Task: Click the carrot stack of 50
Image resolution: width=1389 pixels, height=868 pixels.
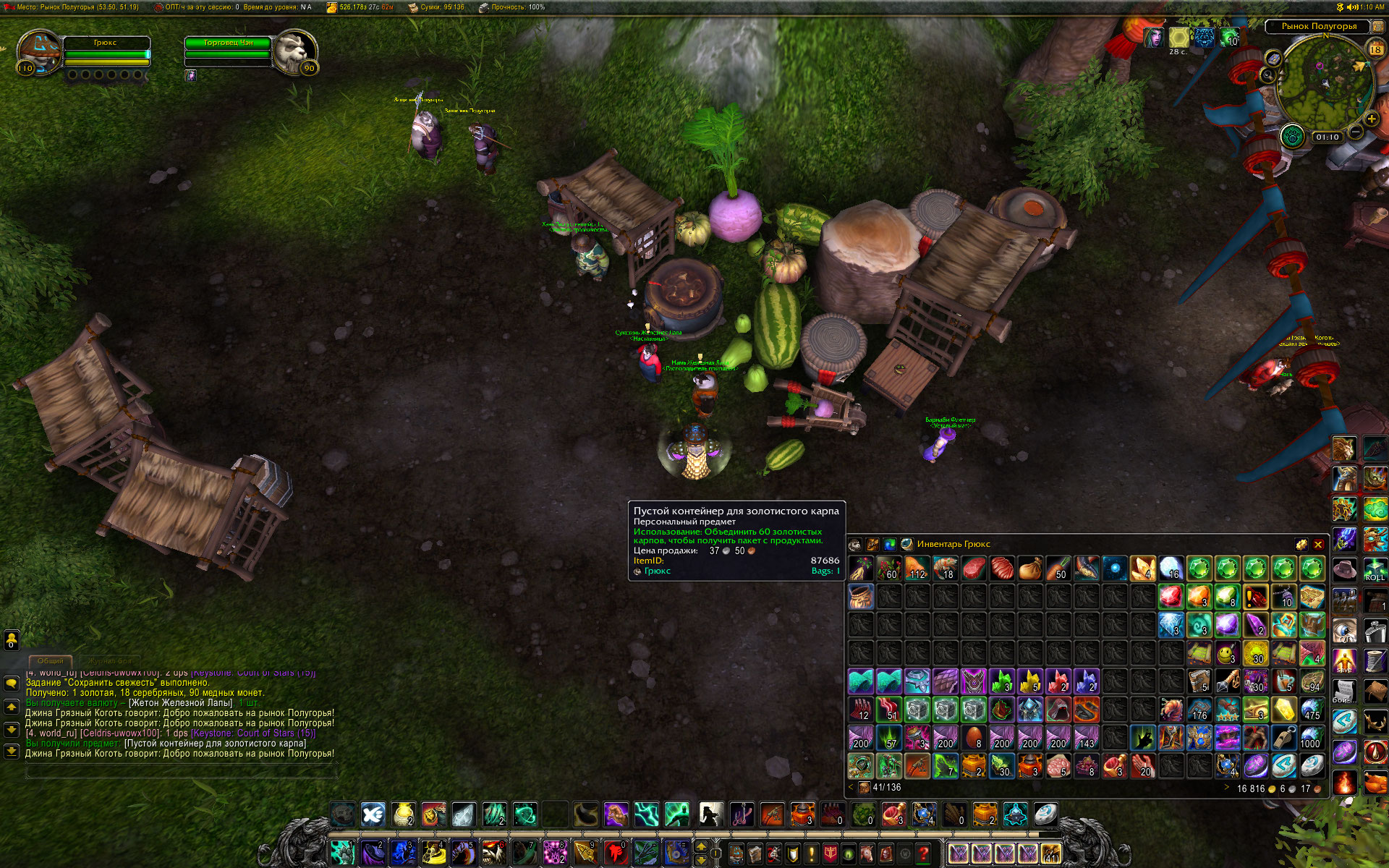Action: coord(1058,569)
